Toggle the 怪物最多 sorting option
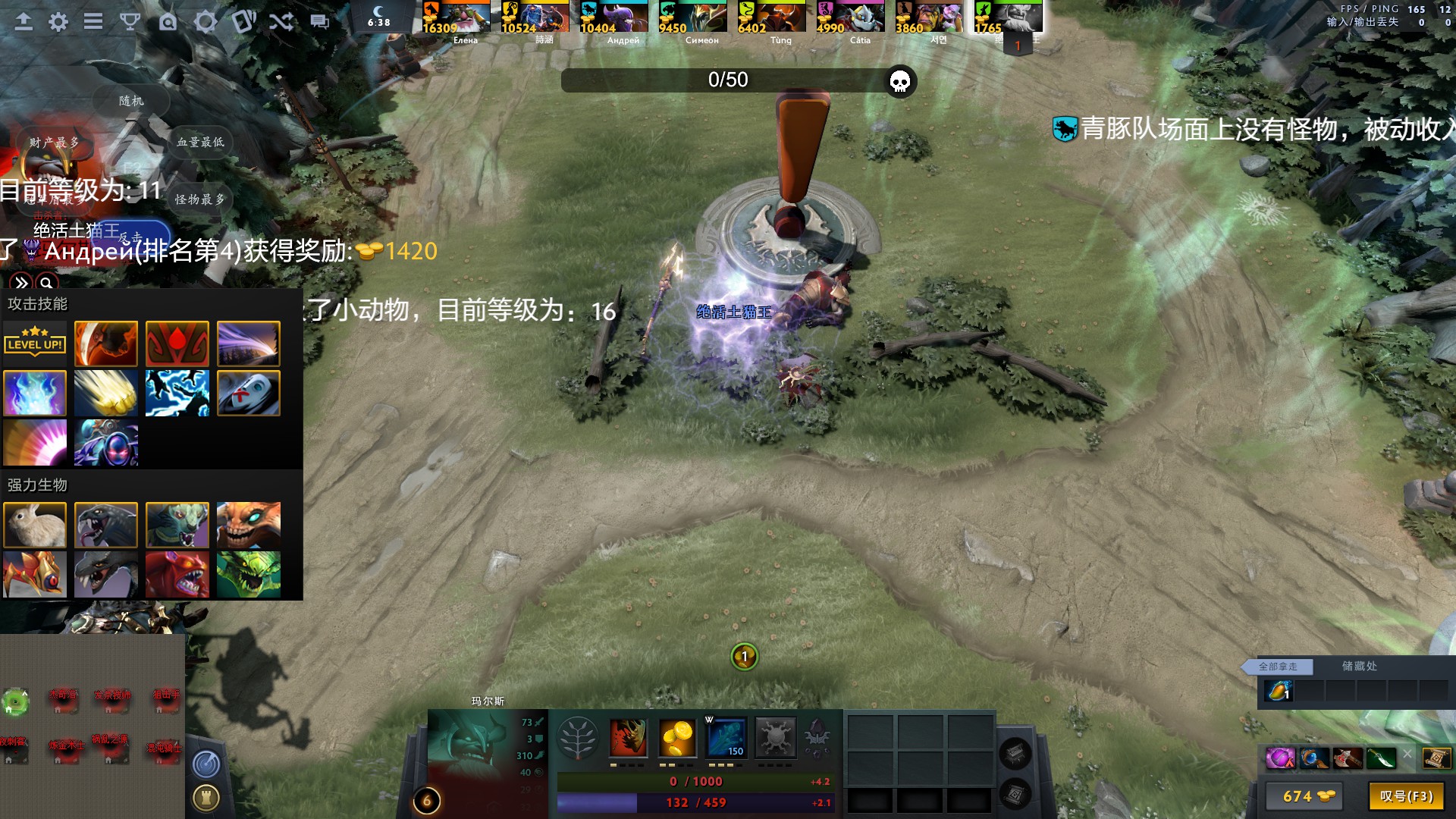 point(201,199)
